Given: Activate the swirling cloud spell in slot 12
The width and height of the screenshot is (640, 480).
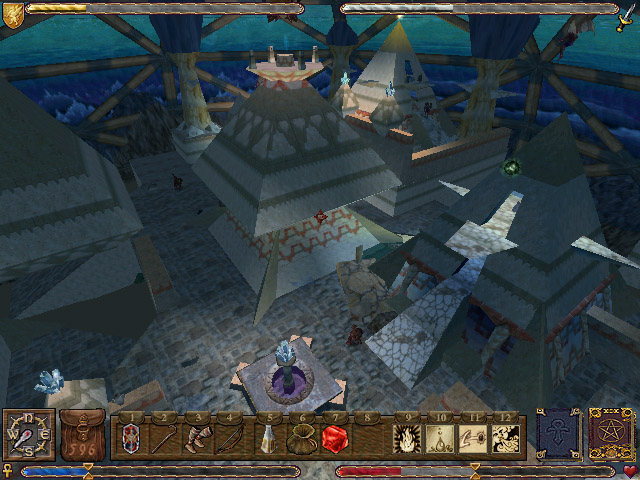Looking at the screenshot, I should [x=505, y=437].
